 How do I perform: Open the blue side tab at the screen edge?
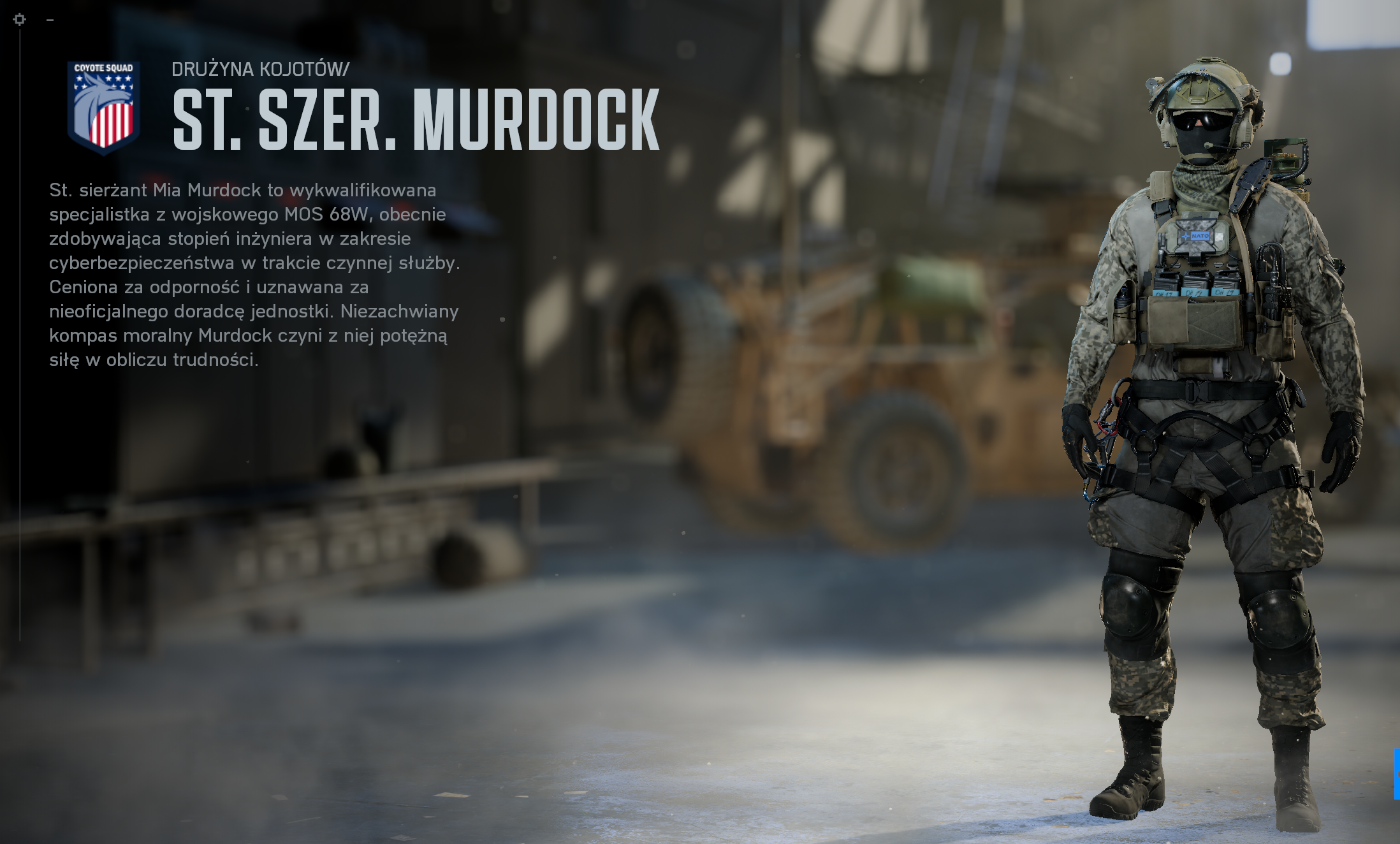[1396, 774]
